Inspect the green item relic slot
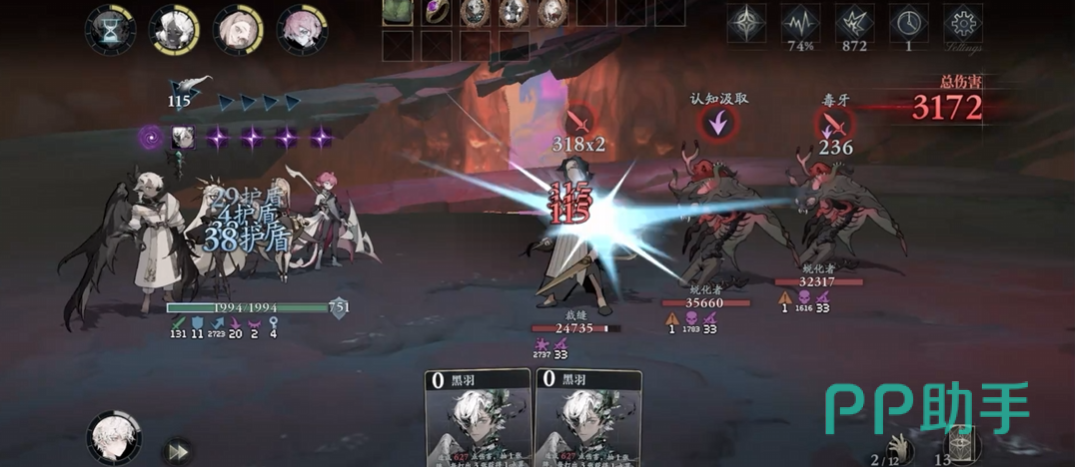This screenshot has width=1075, height=467. [x=397, y=12]
